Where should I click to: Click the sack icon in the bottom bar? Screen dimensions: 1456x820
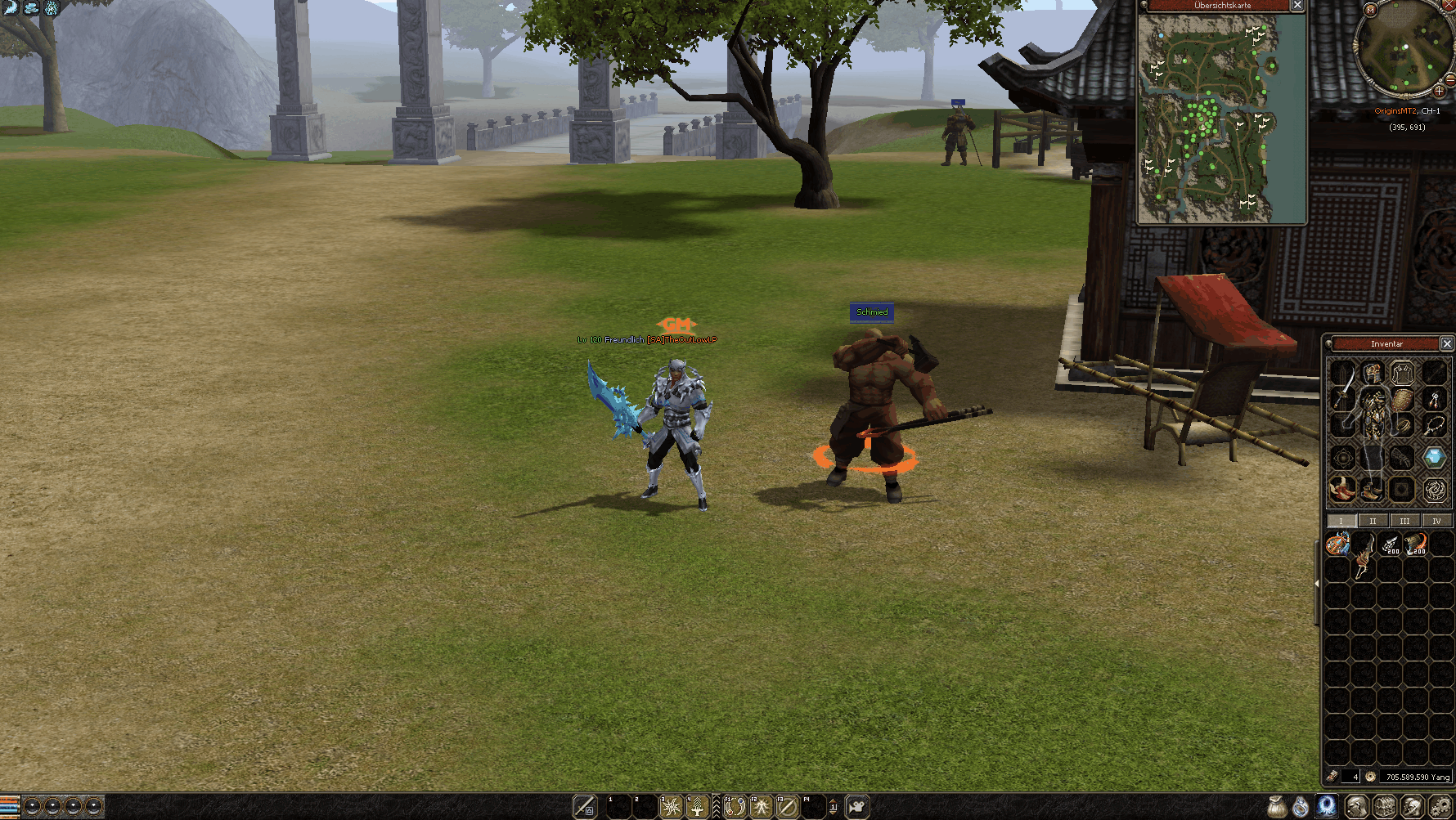[x=1277, y=807]
